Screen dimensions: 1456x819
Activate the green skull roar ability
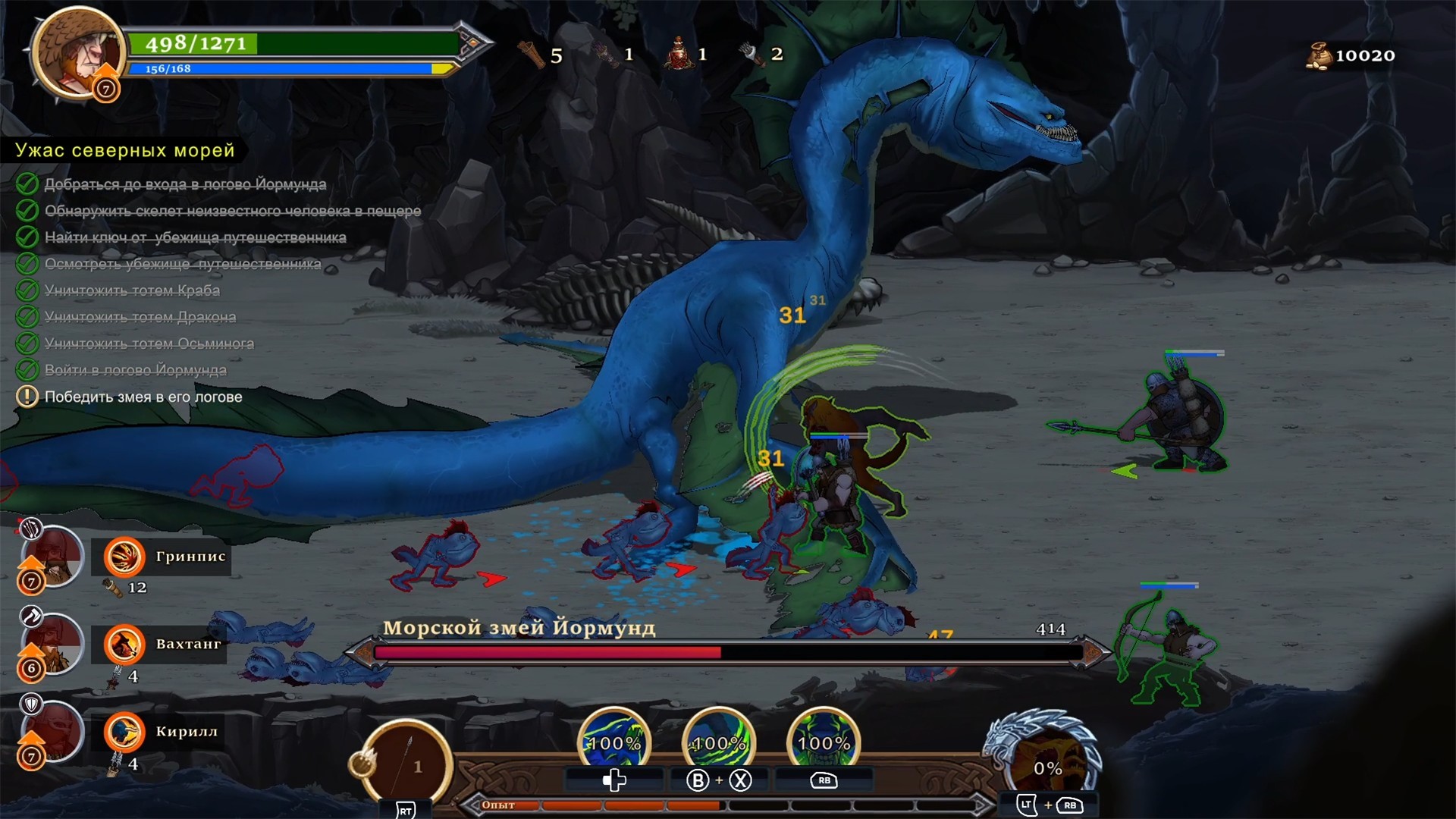point(824,743)
